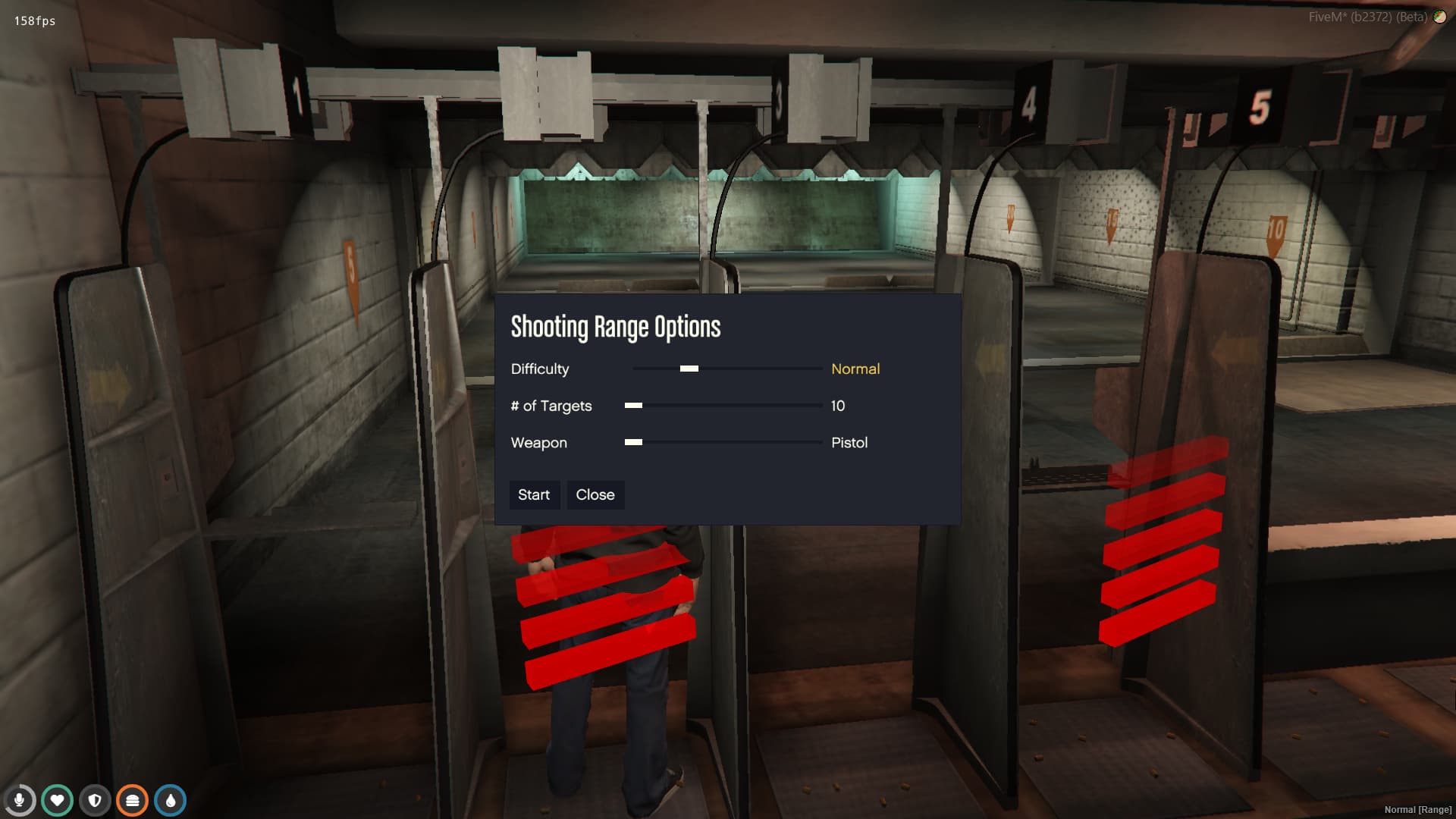
Task: Click the burger hunger status icon
Action: [x=132, y=799]
